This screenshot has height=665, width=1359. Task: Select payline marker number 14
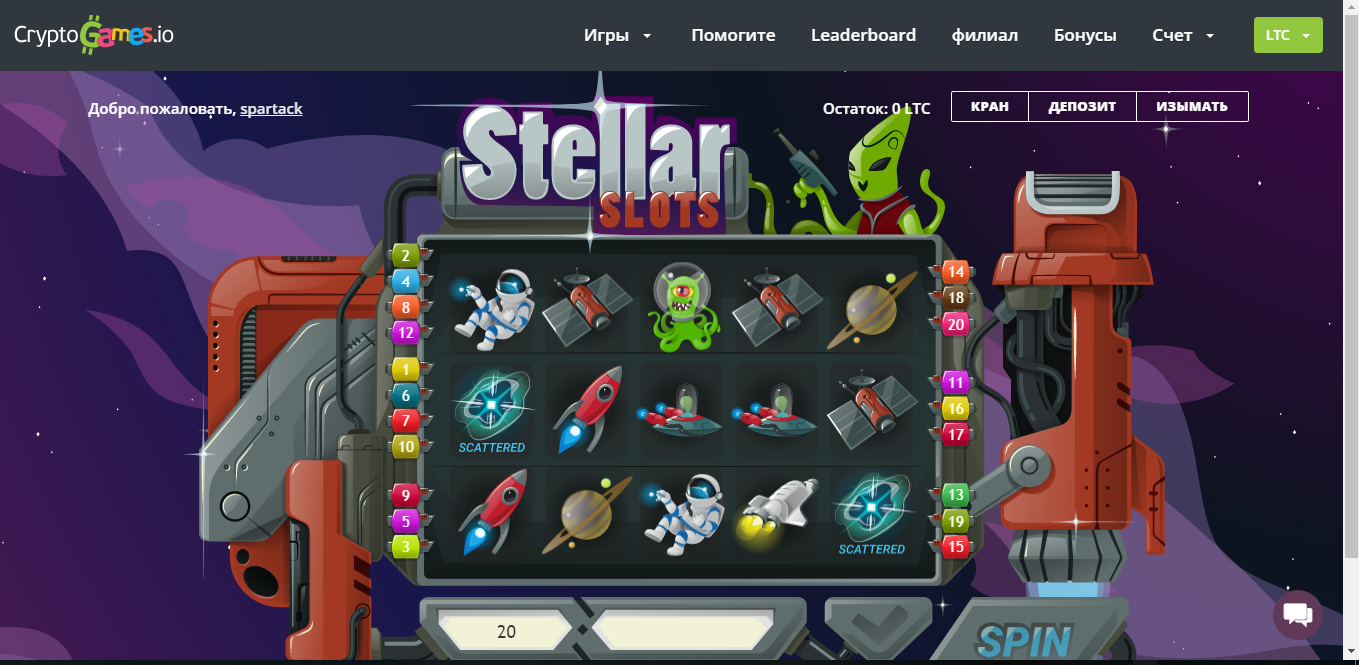tap(956, 272)
